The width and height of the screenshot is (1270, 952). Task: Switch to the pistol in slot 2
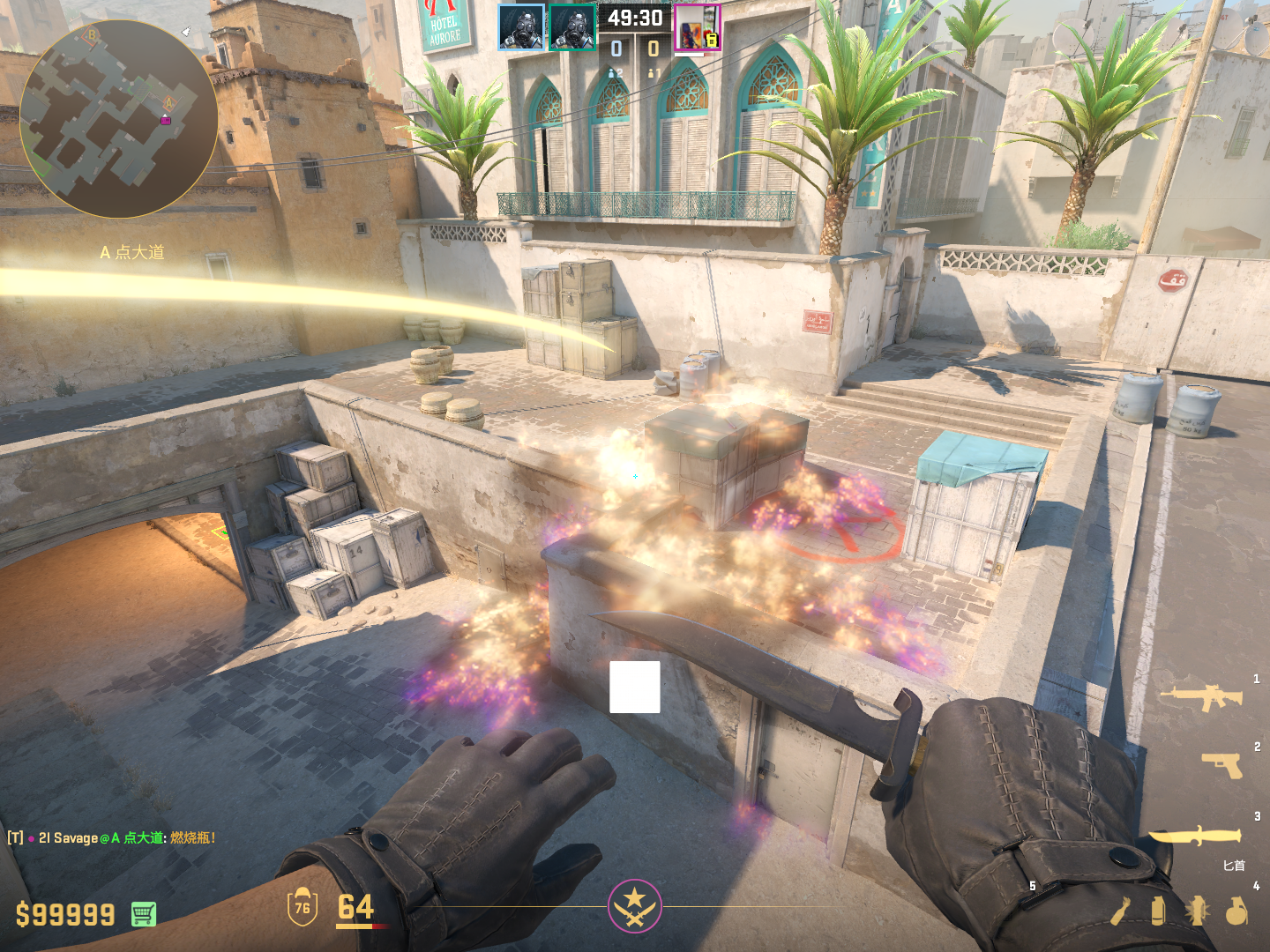click(x=1221, y=765)
